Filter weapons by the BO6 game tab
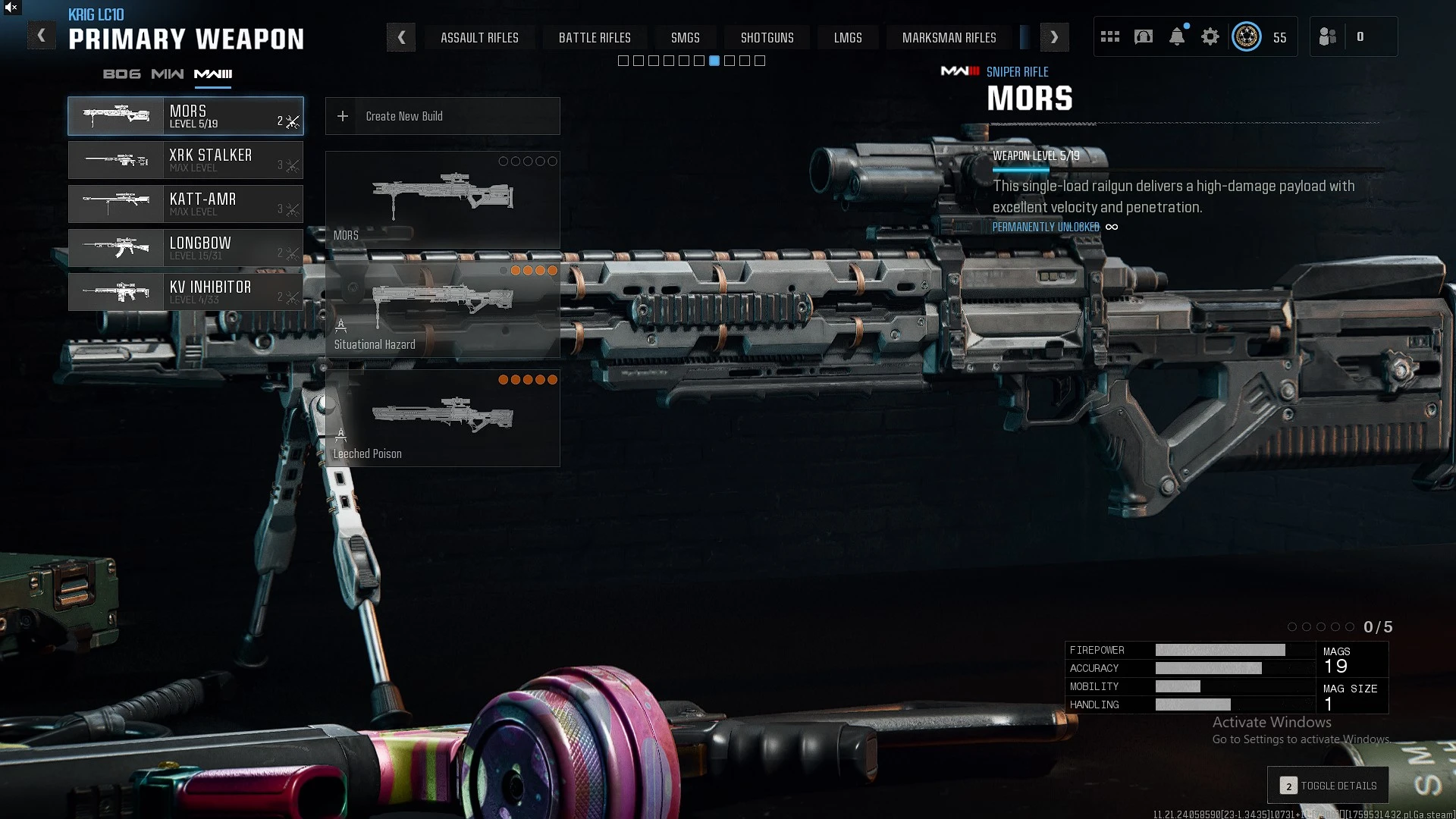This screenshot has height=819, width=1456. pyautogui.click(x=121, y=74)
